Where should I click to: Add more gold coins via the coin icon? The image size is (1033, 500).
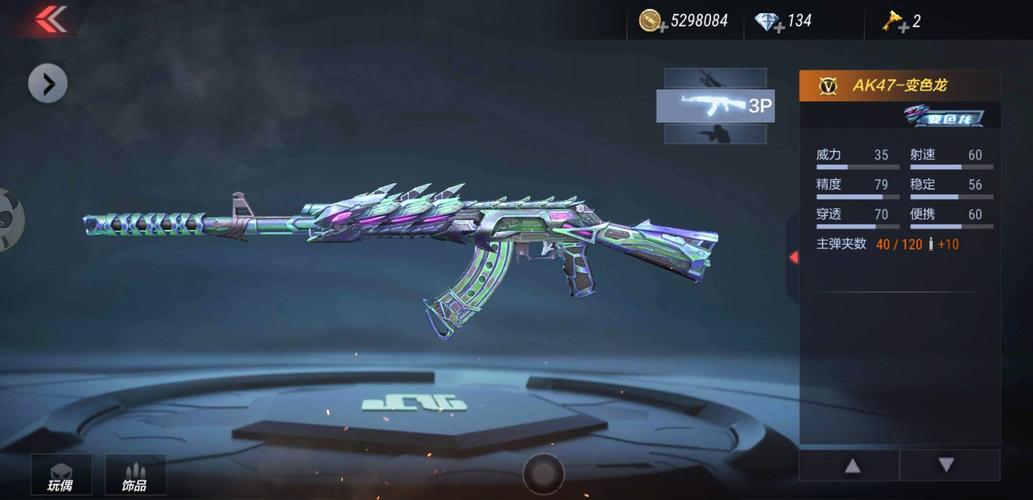[x=653, y=21]
